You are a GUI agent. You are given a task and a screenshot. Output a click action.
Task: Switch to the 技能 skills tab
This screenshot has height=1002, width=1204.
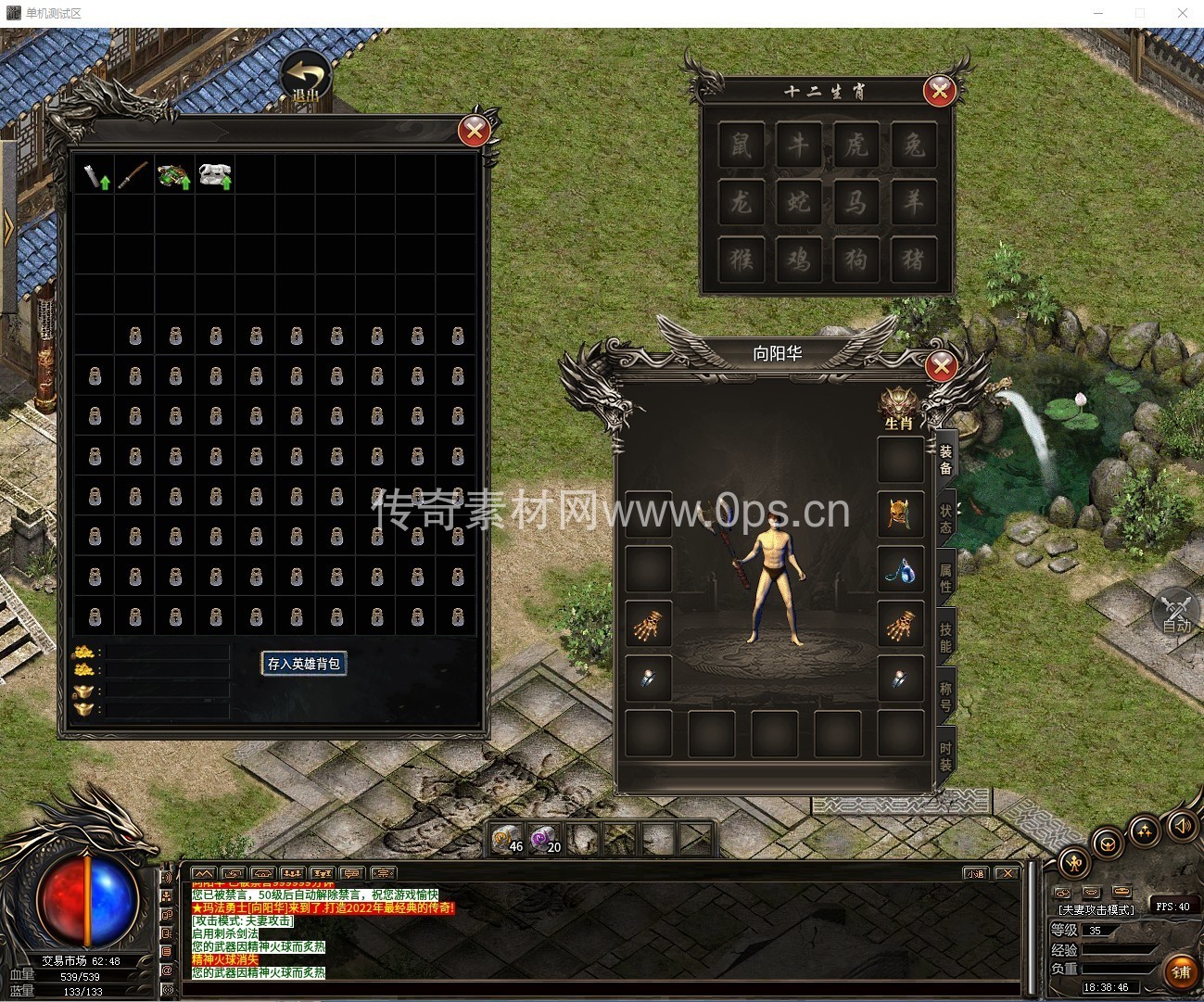pos(945,637)
